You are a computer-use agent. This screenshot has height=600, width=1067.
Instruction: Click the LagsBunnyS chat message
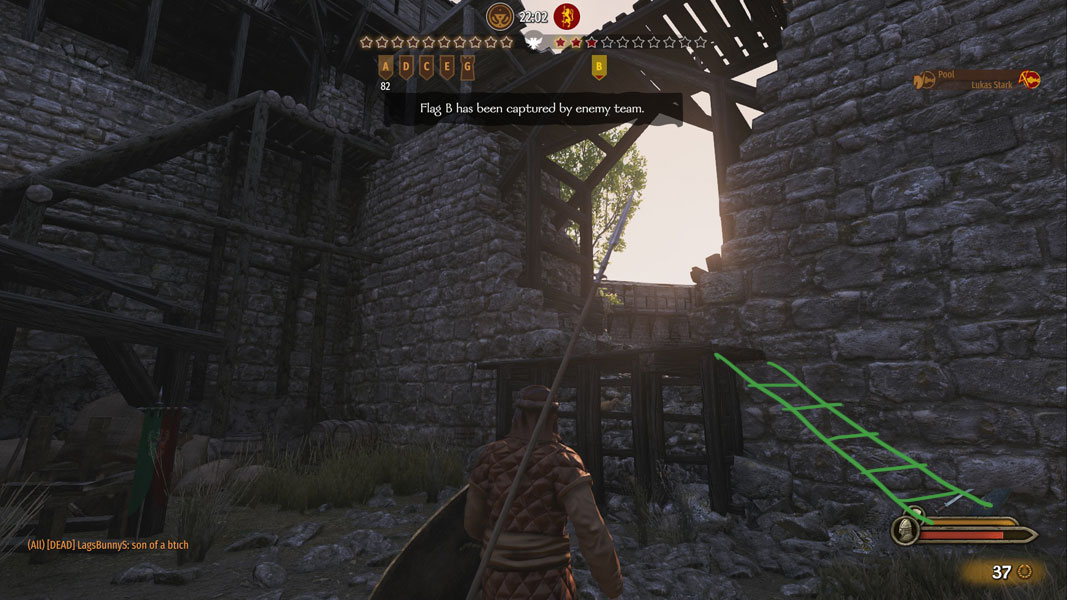pos(108,545)
